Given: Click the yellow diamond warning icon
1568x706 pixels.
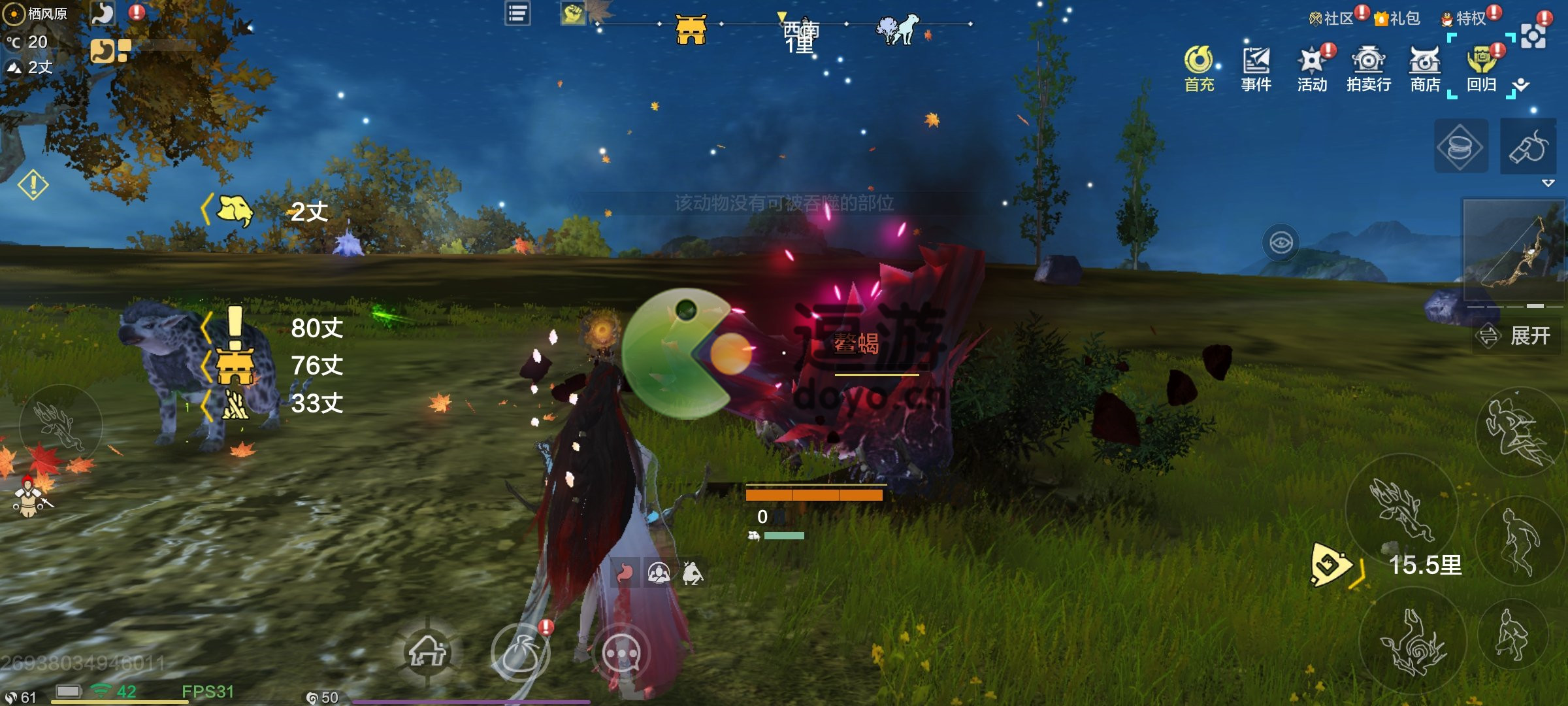Looking at the screenshot, I should pos(33,185).
